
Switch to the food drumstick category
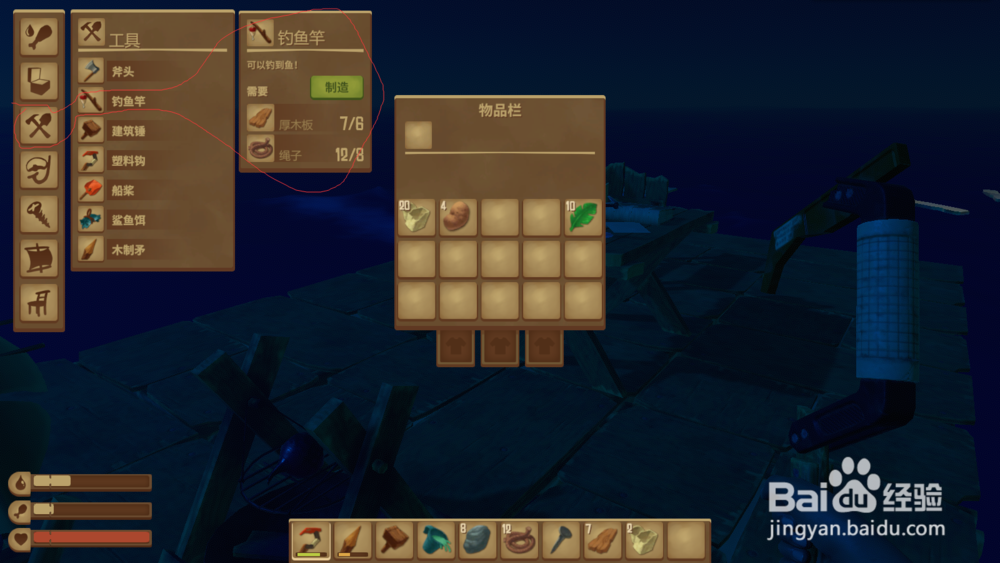coord(39,37)
